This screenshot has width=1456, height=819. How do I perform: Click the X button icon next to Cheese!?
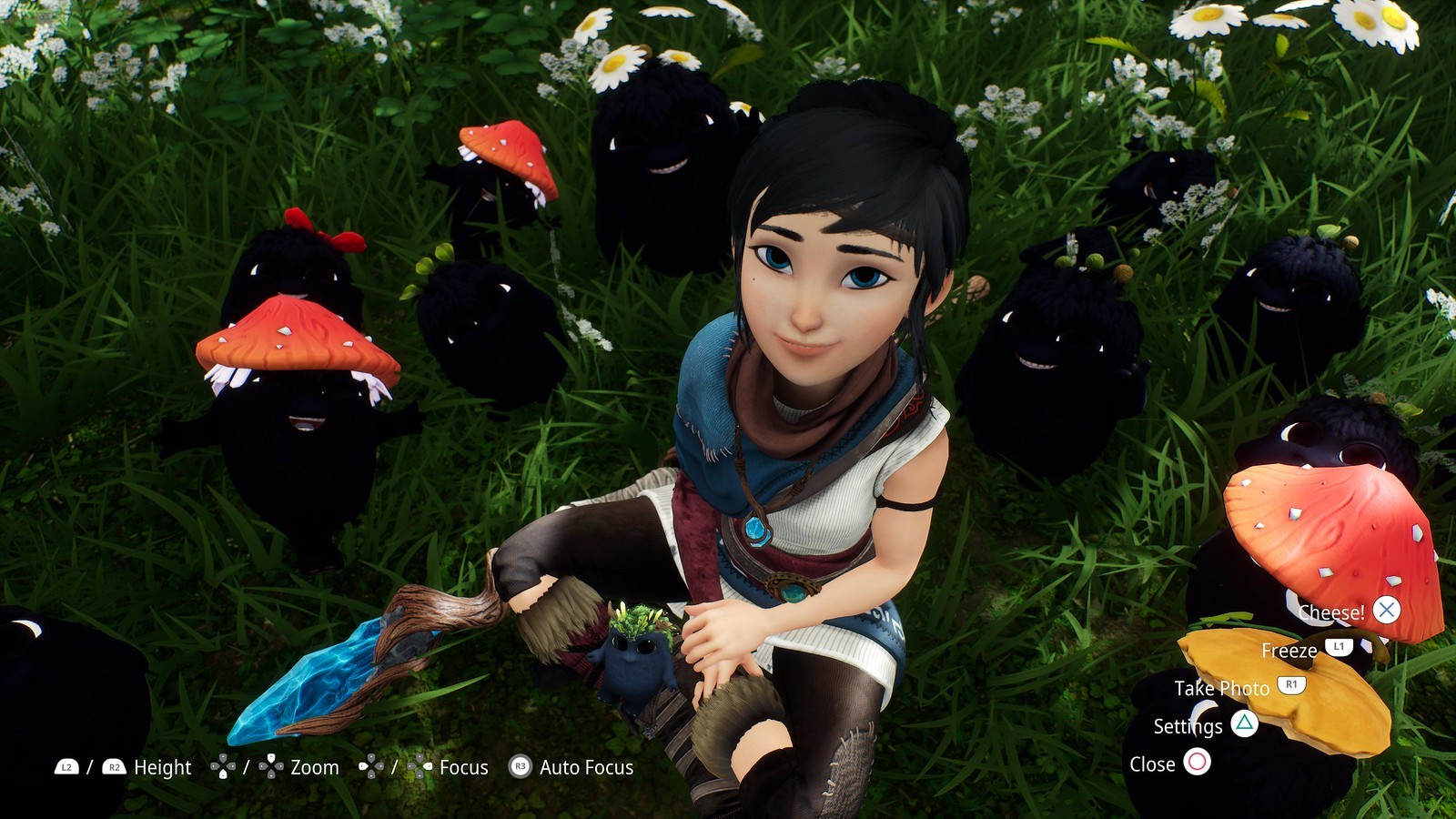coord(1386,611)
